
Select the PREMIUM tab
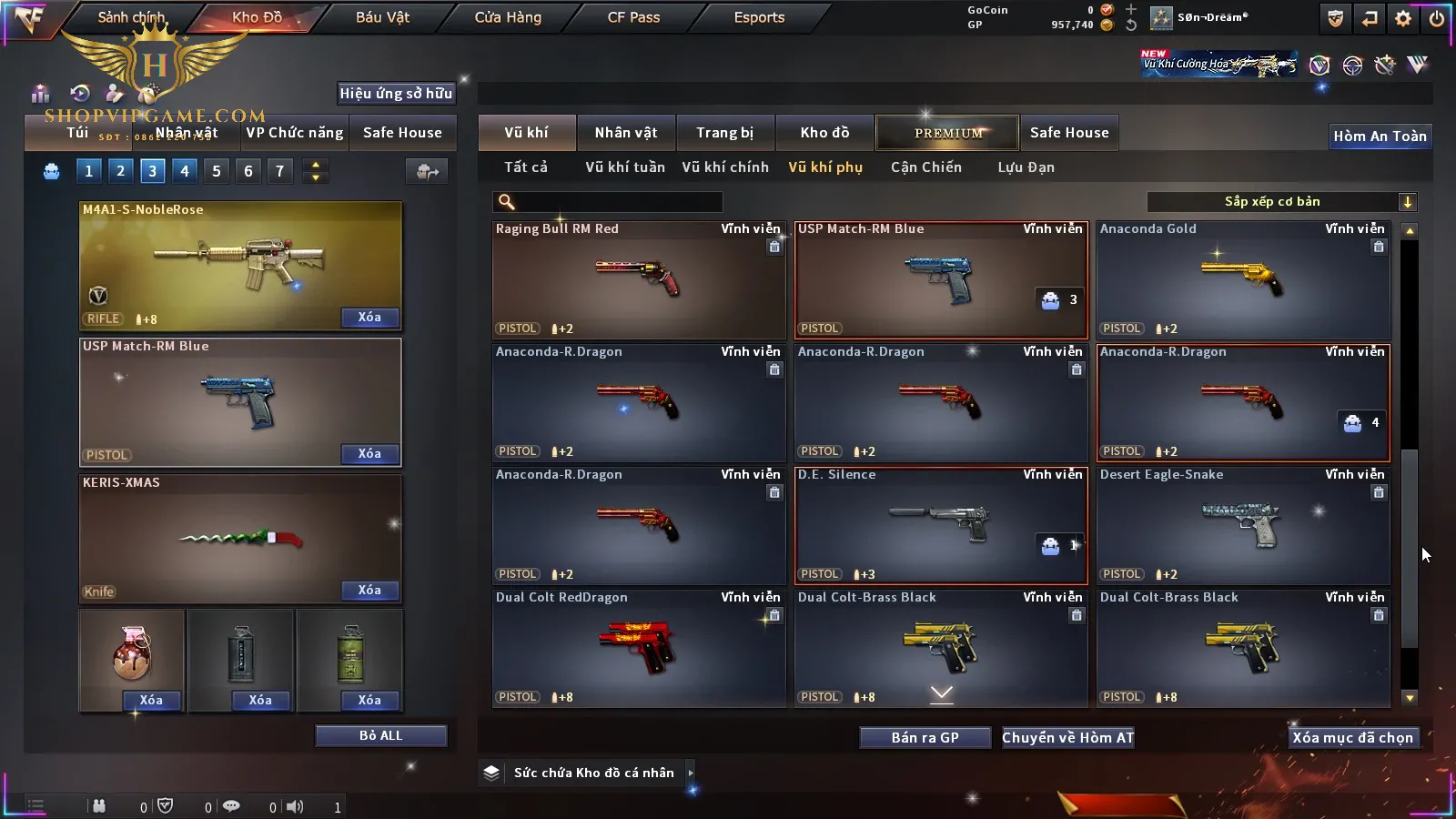(948, 133)
